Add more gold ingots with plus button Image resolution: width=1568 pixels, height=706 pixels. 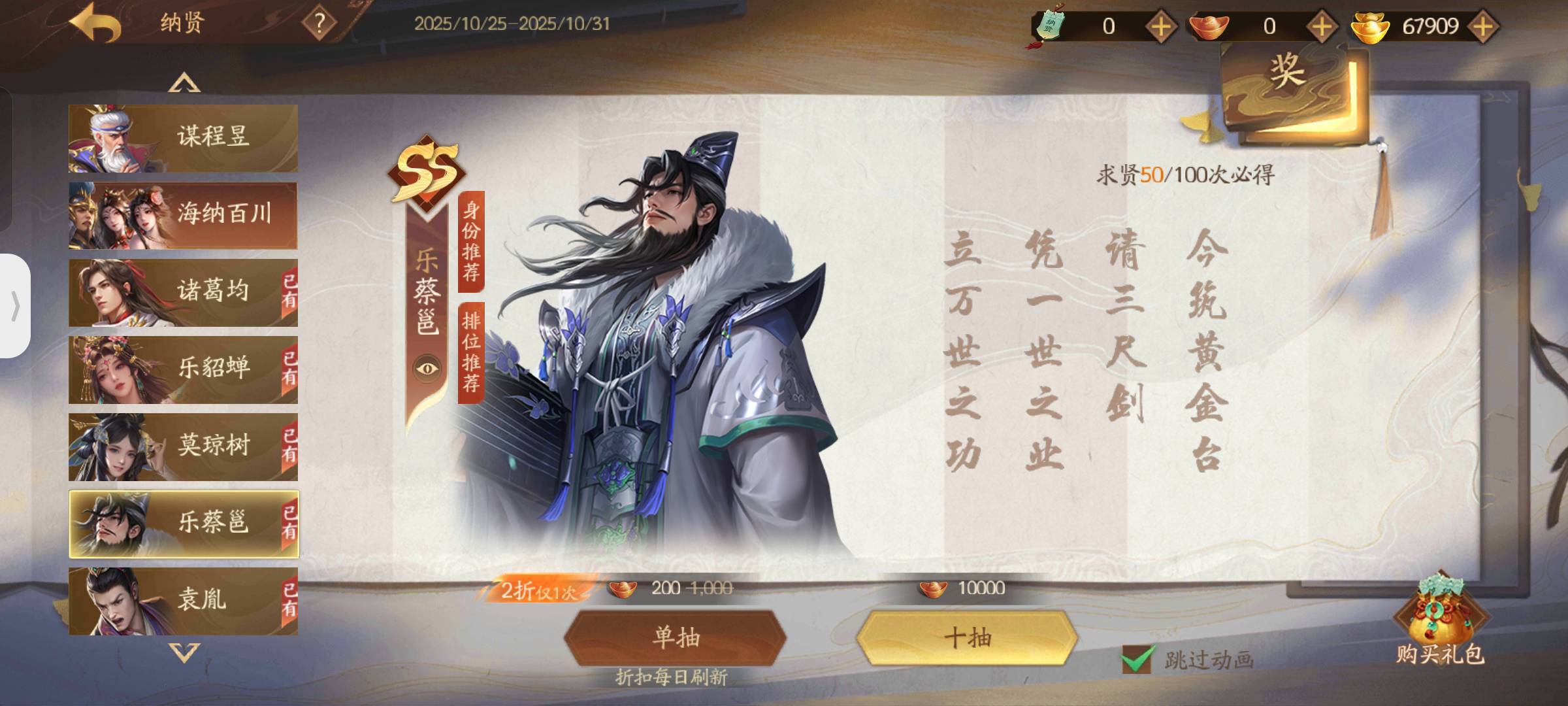pos(1483,27)
